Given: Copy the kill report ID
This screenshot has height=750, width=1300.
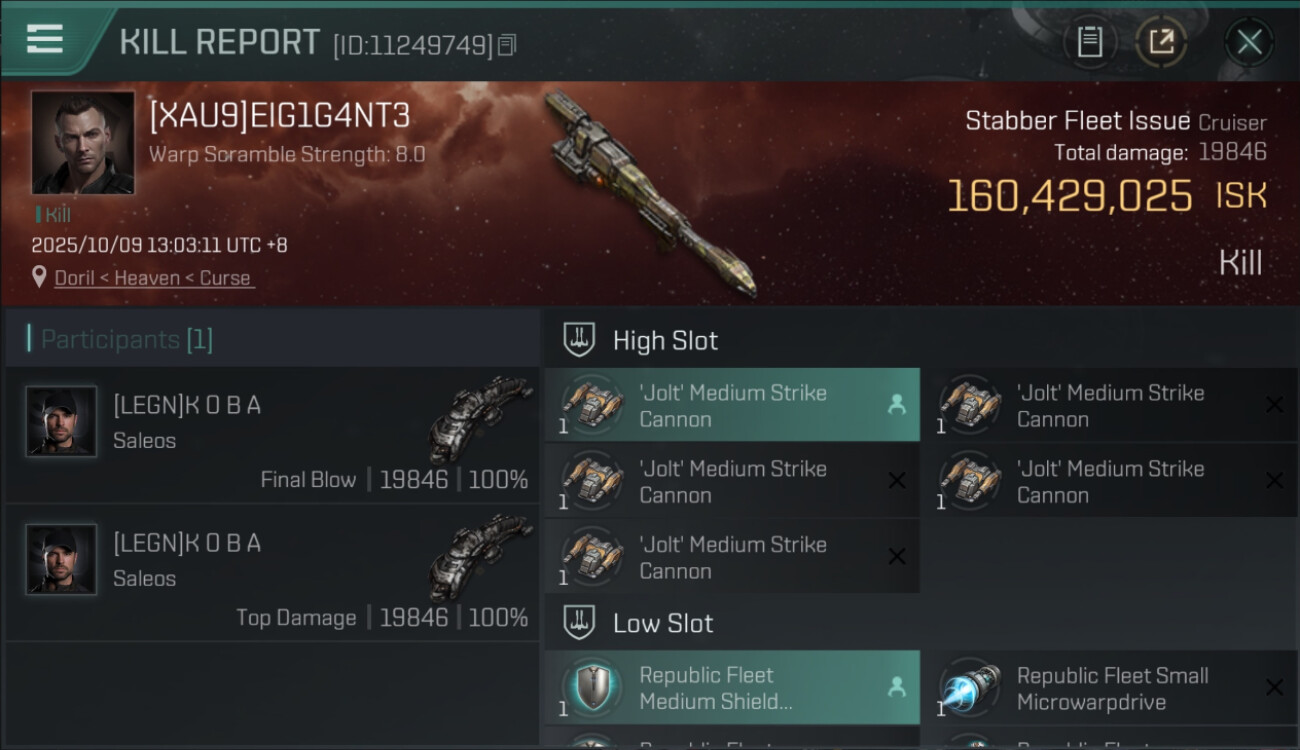Looking at the screenshot, I should [x=507, y=45].
